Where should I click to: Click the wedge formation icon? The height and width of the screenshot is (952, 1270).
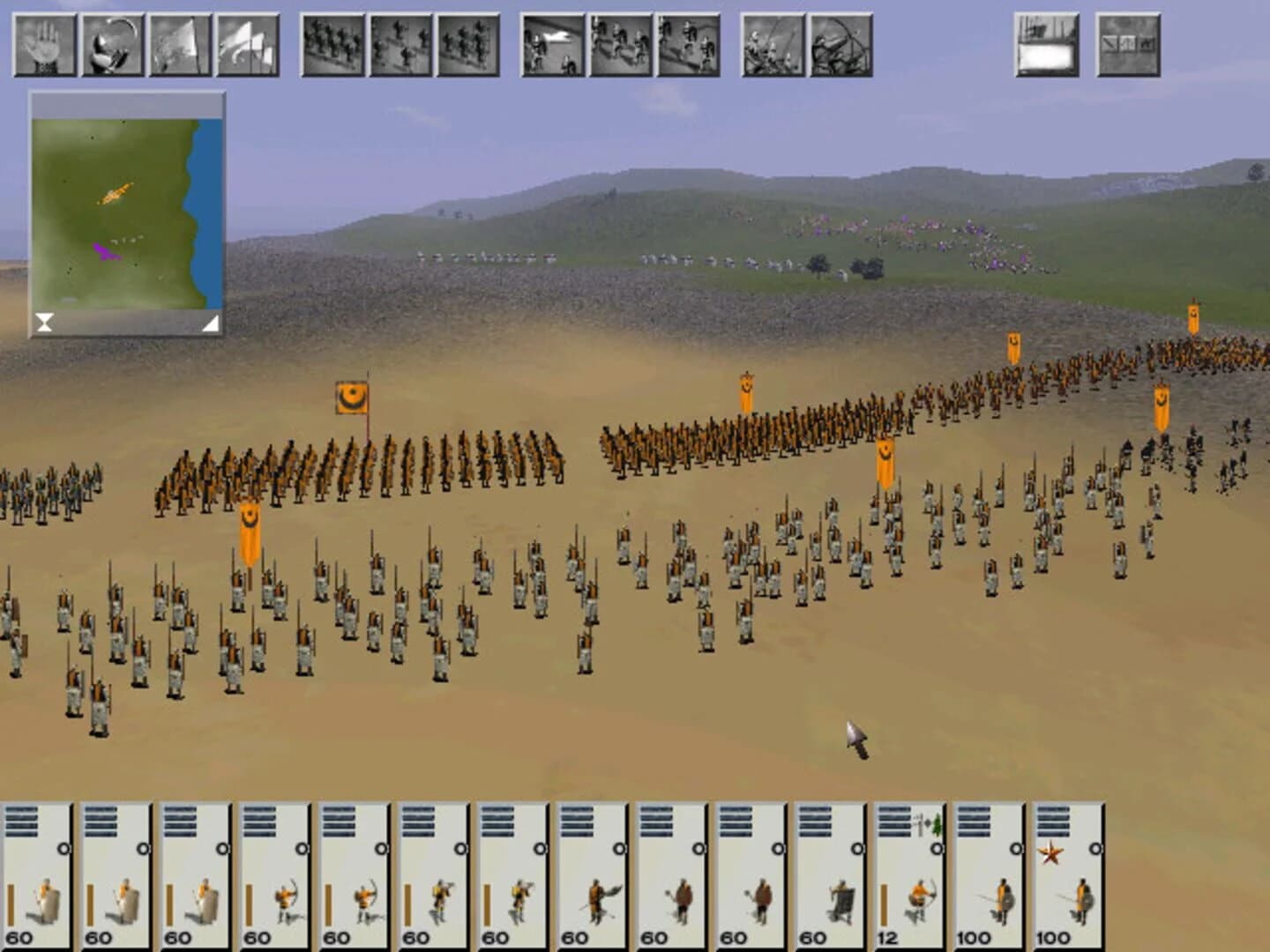[466, 41]
